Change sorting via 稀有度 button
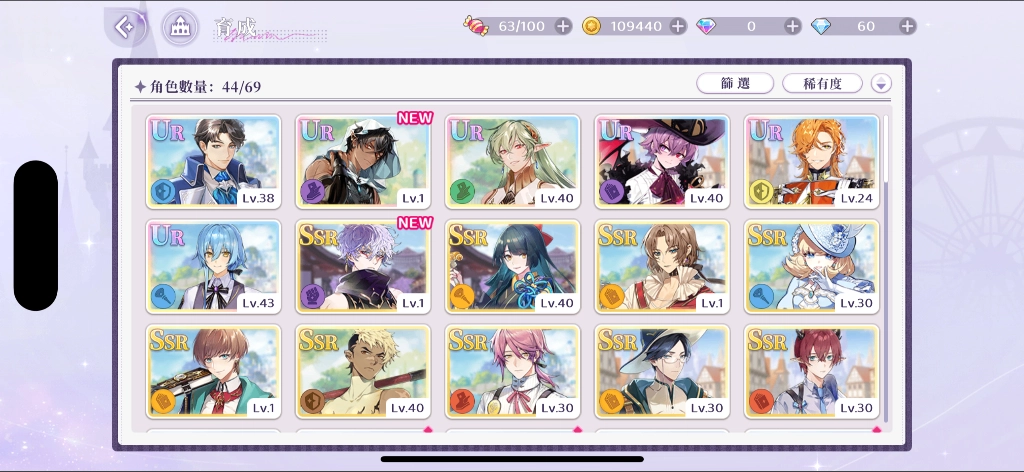 pyautogui.click(x=822, y=84)
